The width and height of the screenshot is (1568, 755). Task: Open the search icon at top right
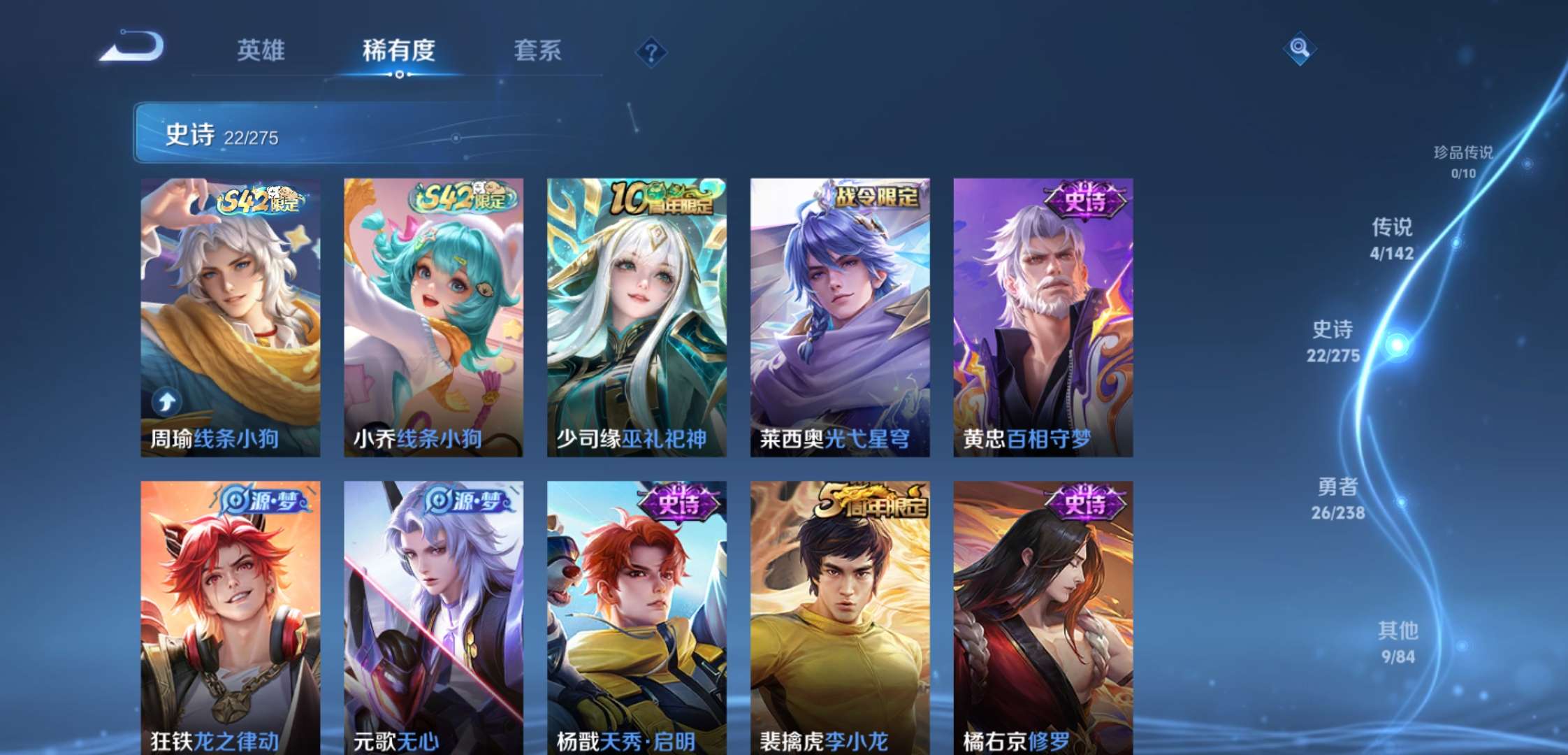click(x=1300, y=49)
